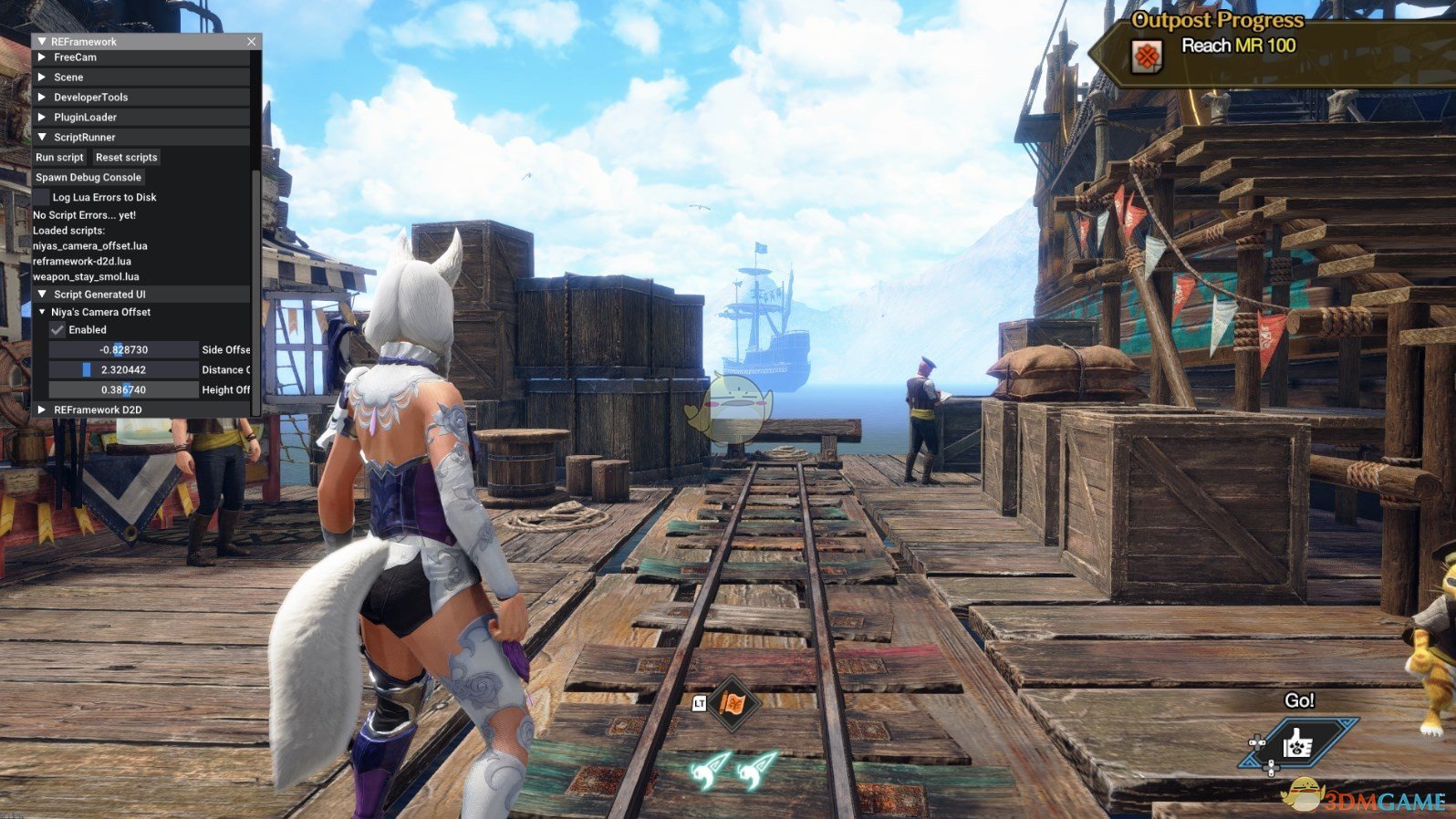Click the camera Distance slider field
The height and width of the screenshot is (819, 1456).
point(123,370)
